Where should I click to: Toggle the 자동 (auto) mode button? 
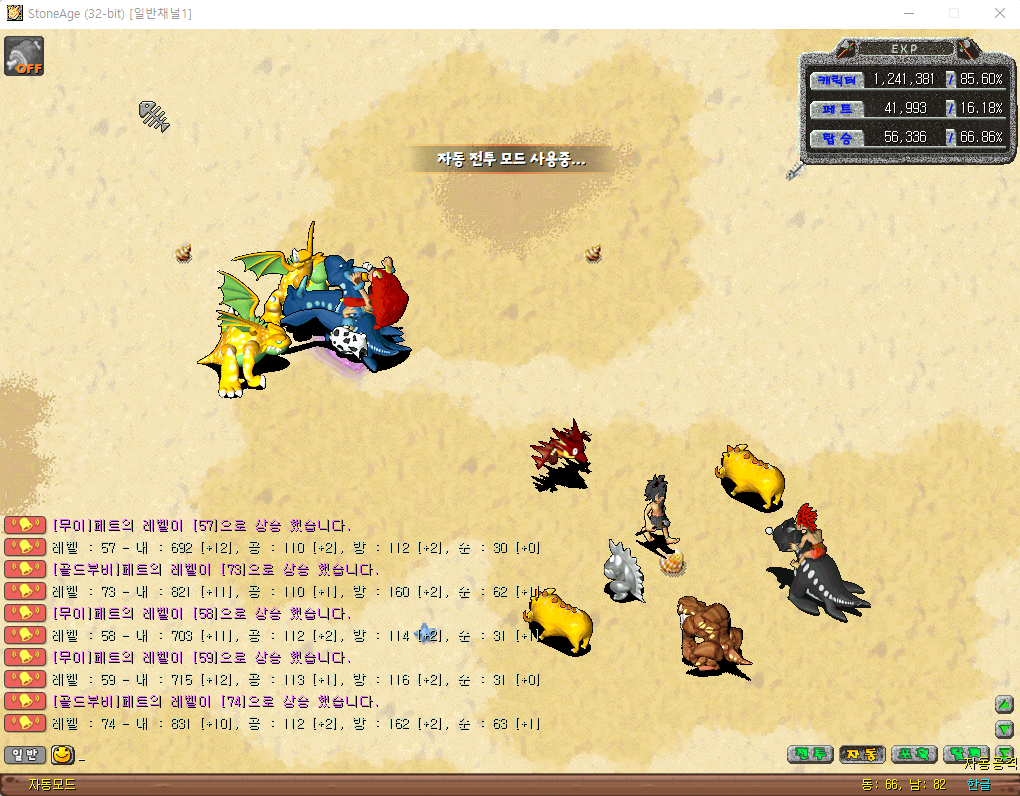click(x=862, y=754)
